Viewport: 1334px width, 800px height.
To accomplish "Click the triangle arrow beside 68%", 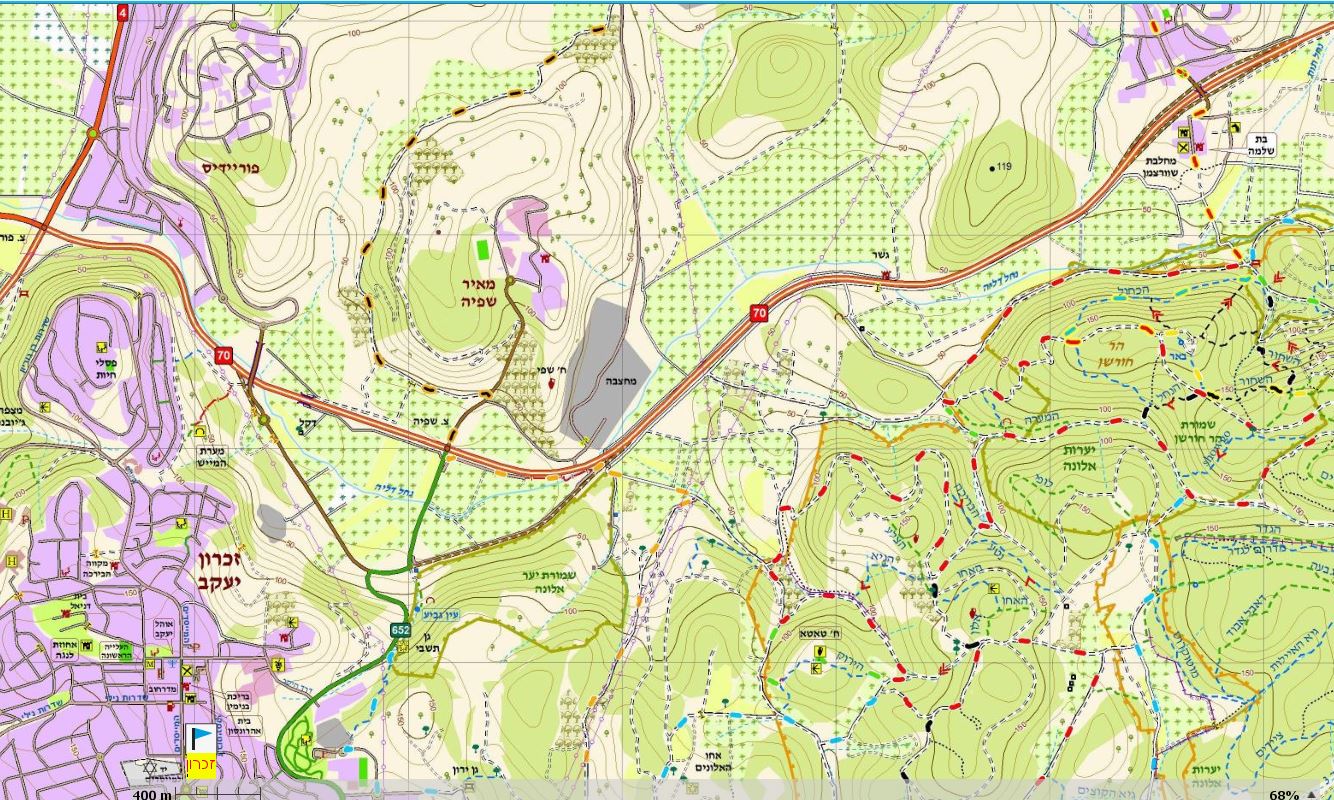I will tap(1312, 794).
